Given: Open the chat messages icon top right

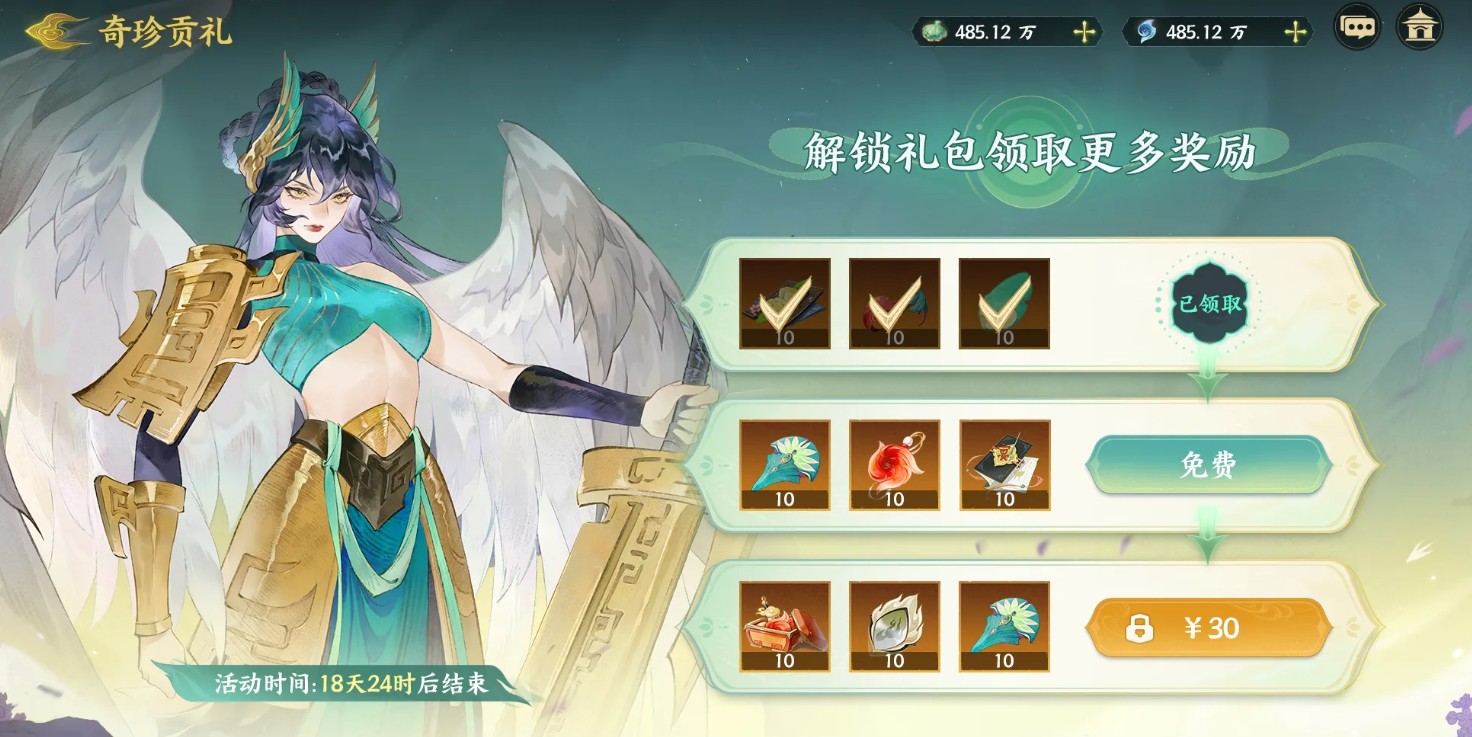Looking at the screenshot, I should click(1355, 29).
